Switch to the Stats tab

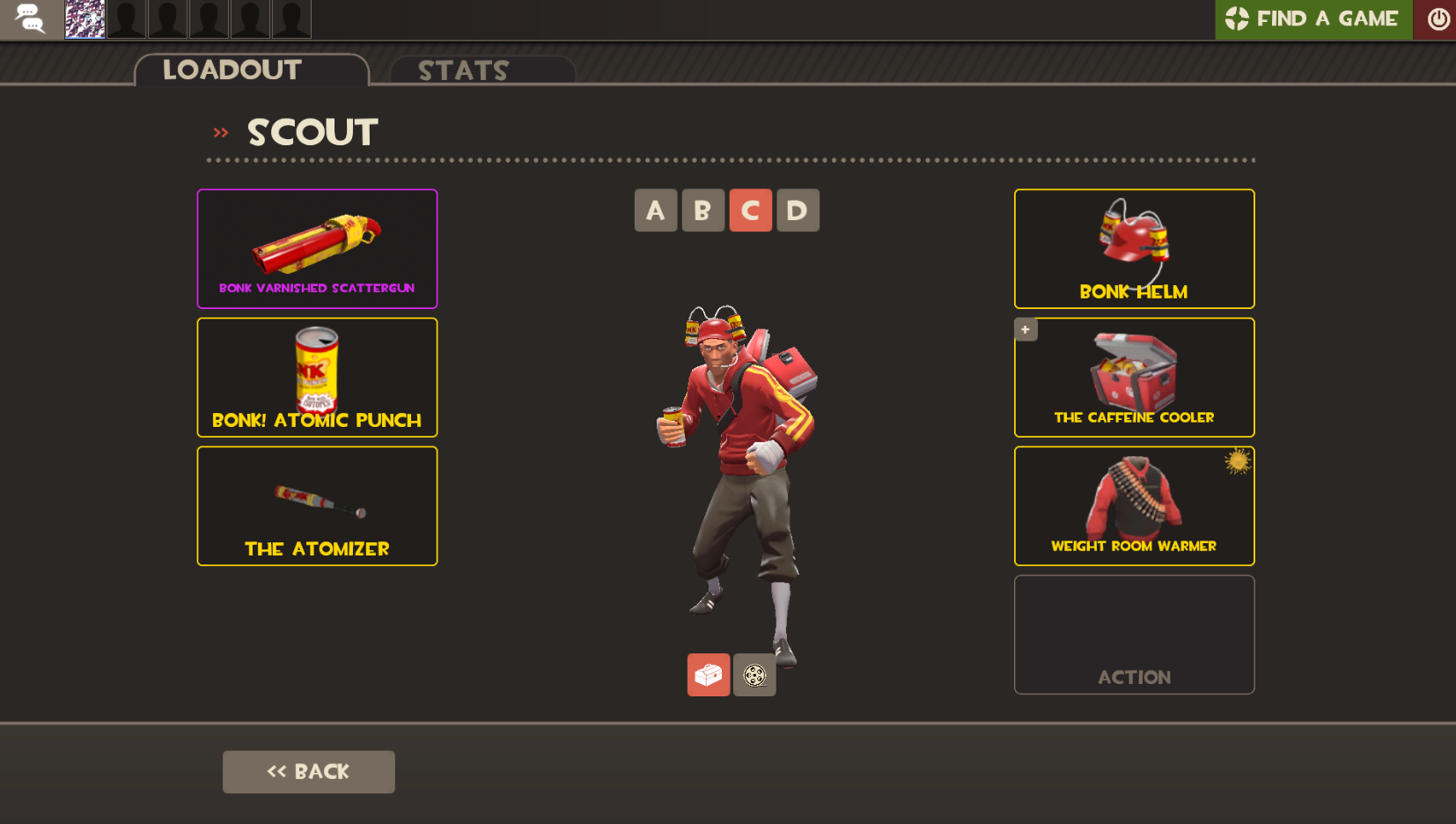pos(464,70)
